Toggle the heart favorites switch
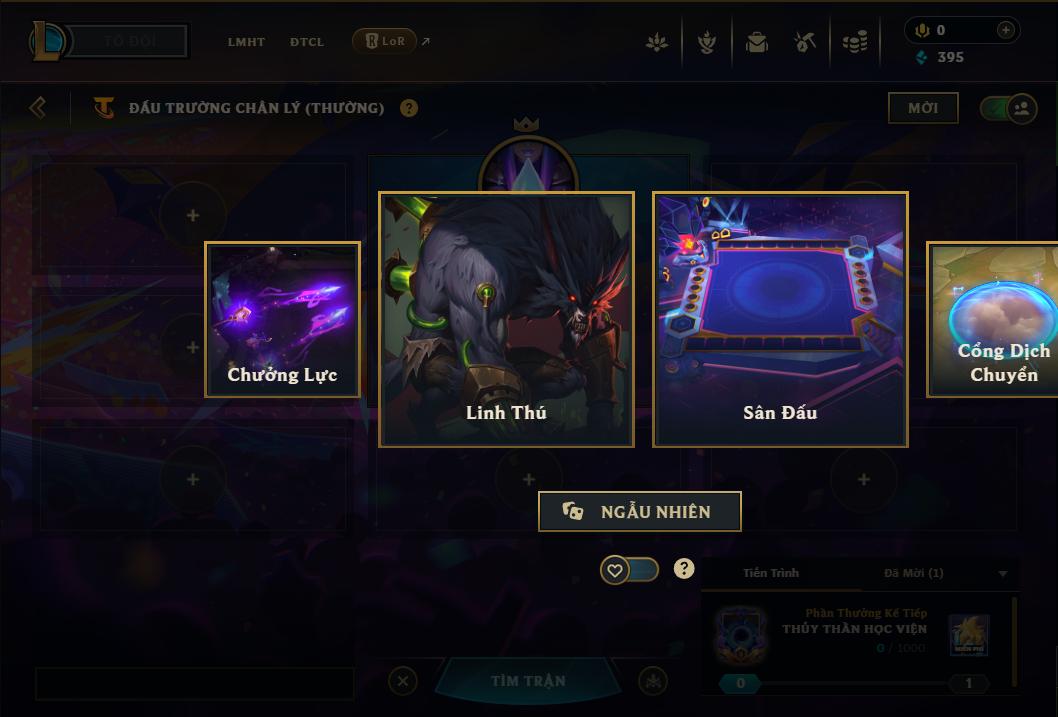The height and width of the screenshot is (717, 1058). pos(629,570)
